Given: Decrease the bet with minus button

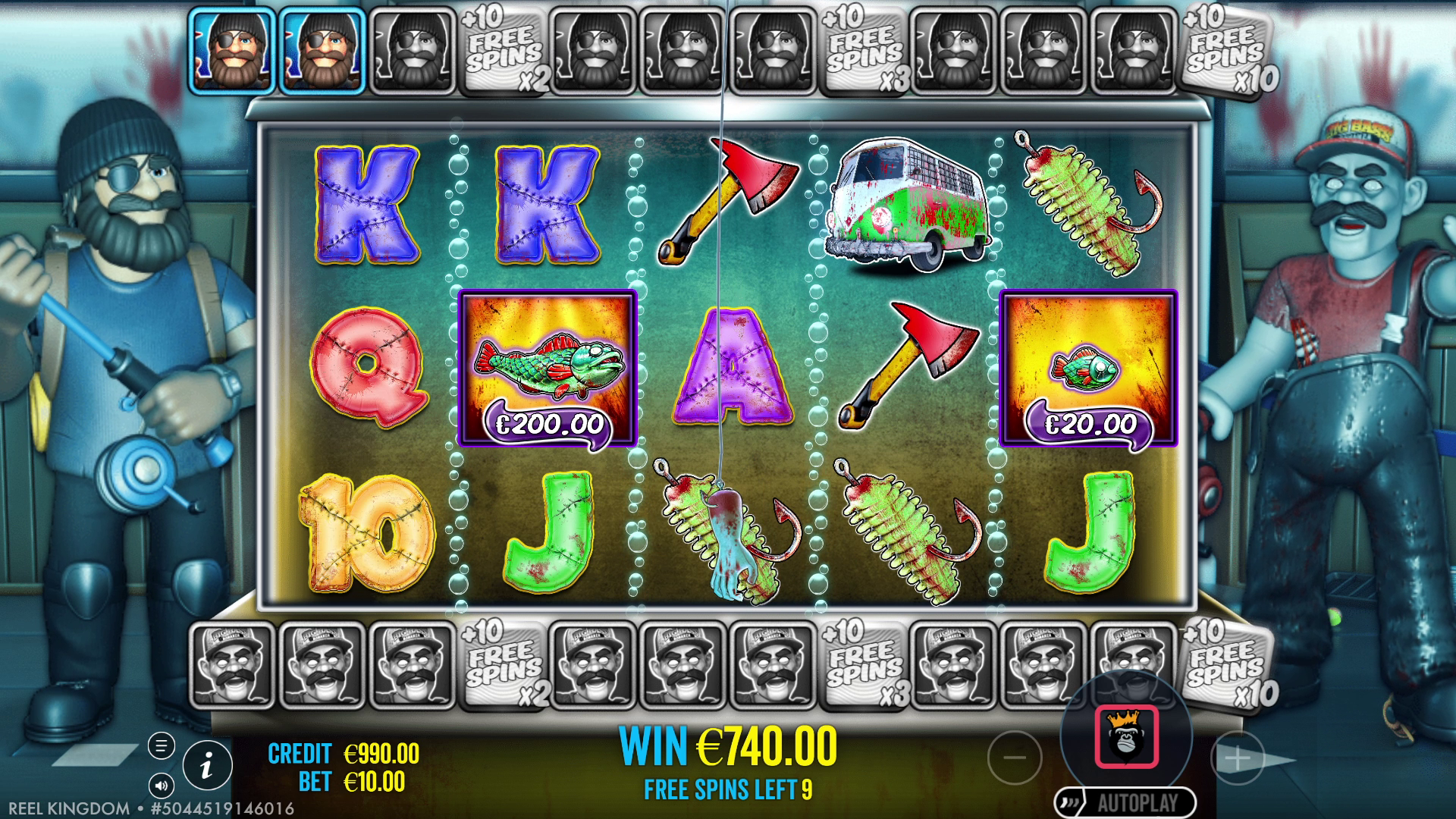Looking at the screenshot, I should click(x=1015, y=757).
